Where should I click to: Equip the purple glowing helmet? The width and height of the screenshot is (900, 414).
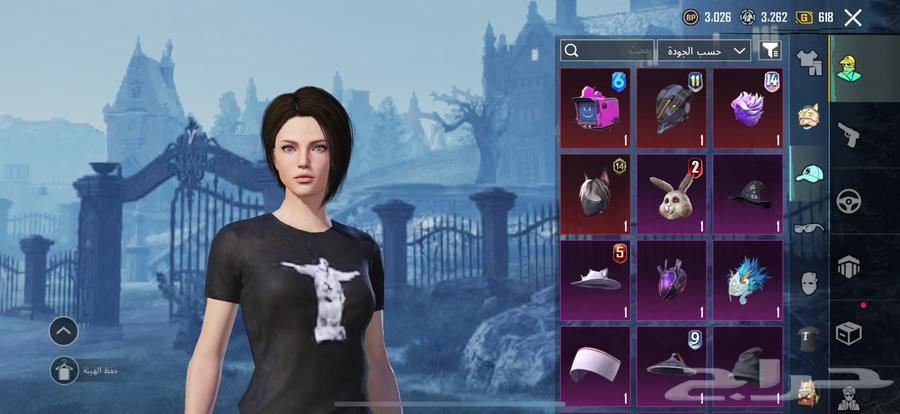(671, 279)
